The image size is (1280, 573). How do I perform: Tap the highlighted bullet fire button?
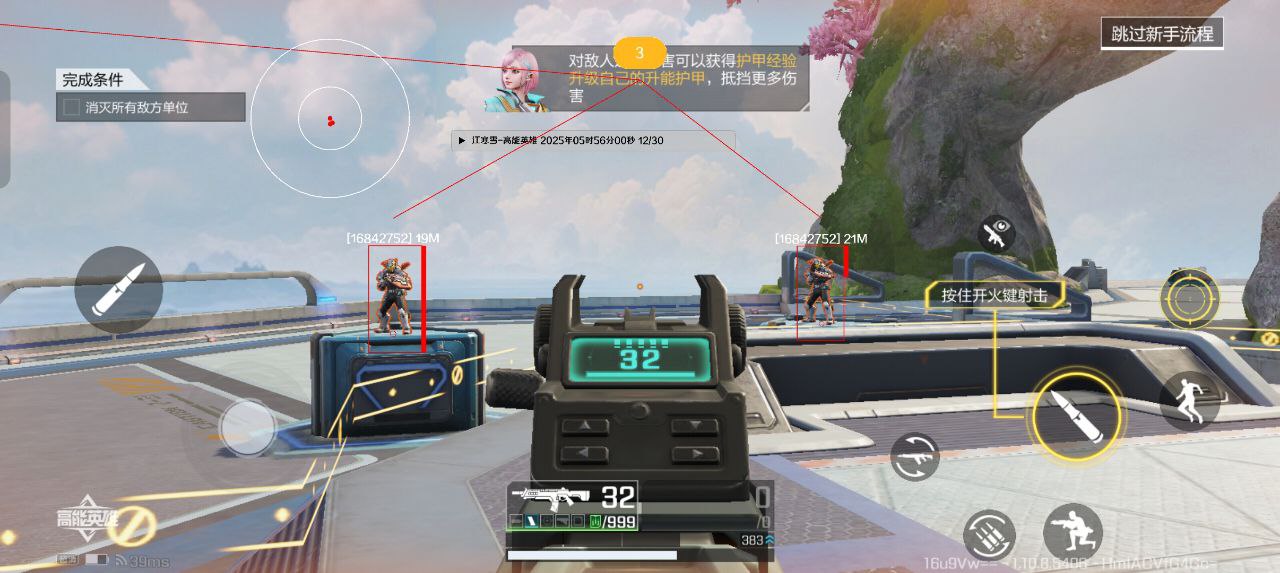1075,415
